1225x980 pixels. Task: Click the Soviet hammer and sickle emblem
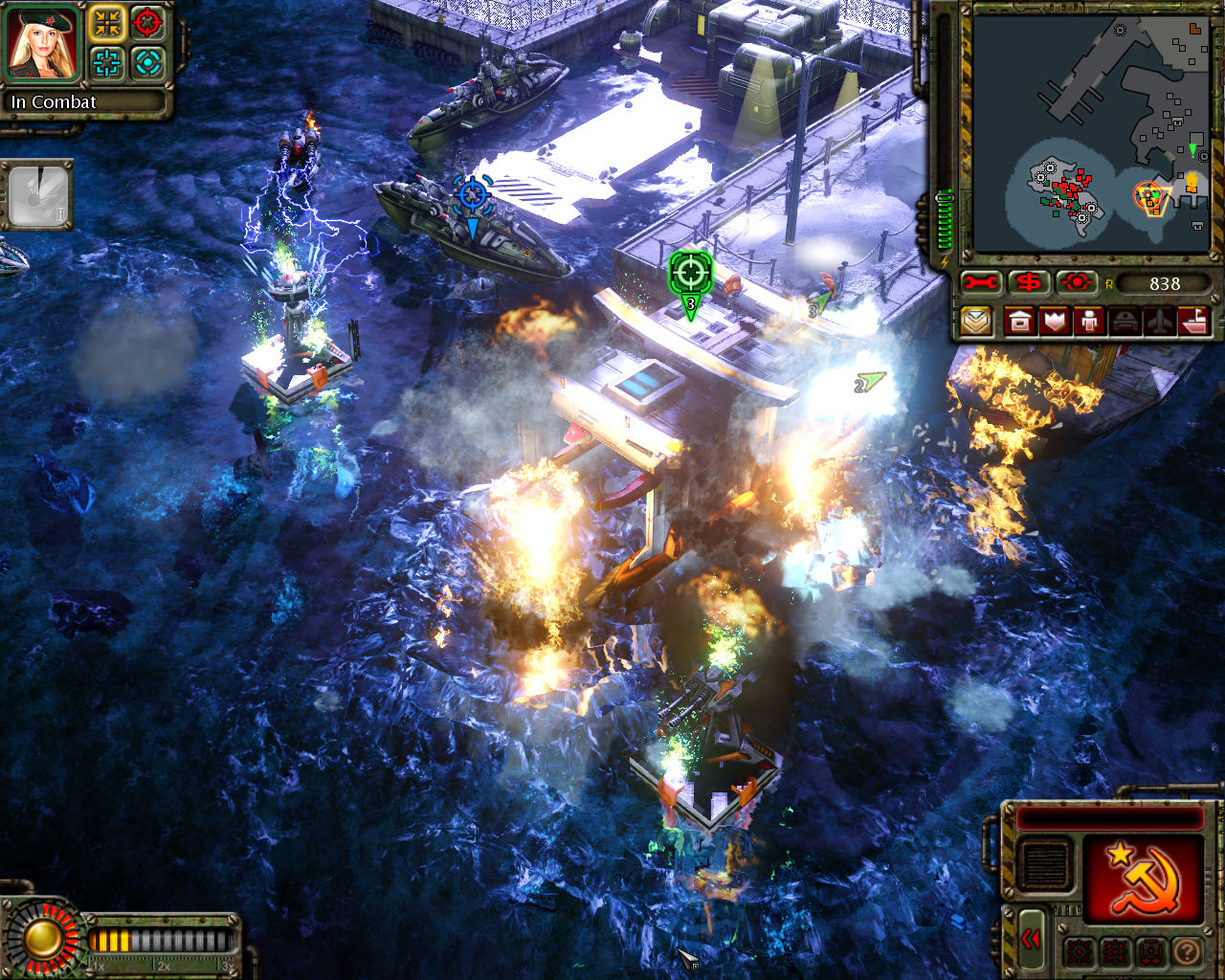[x=1143, y=880]
